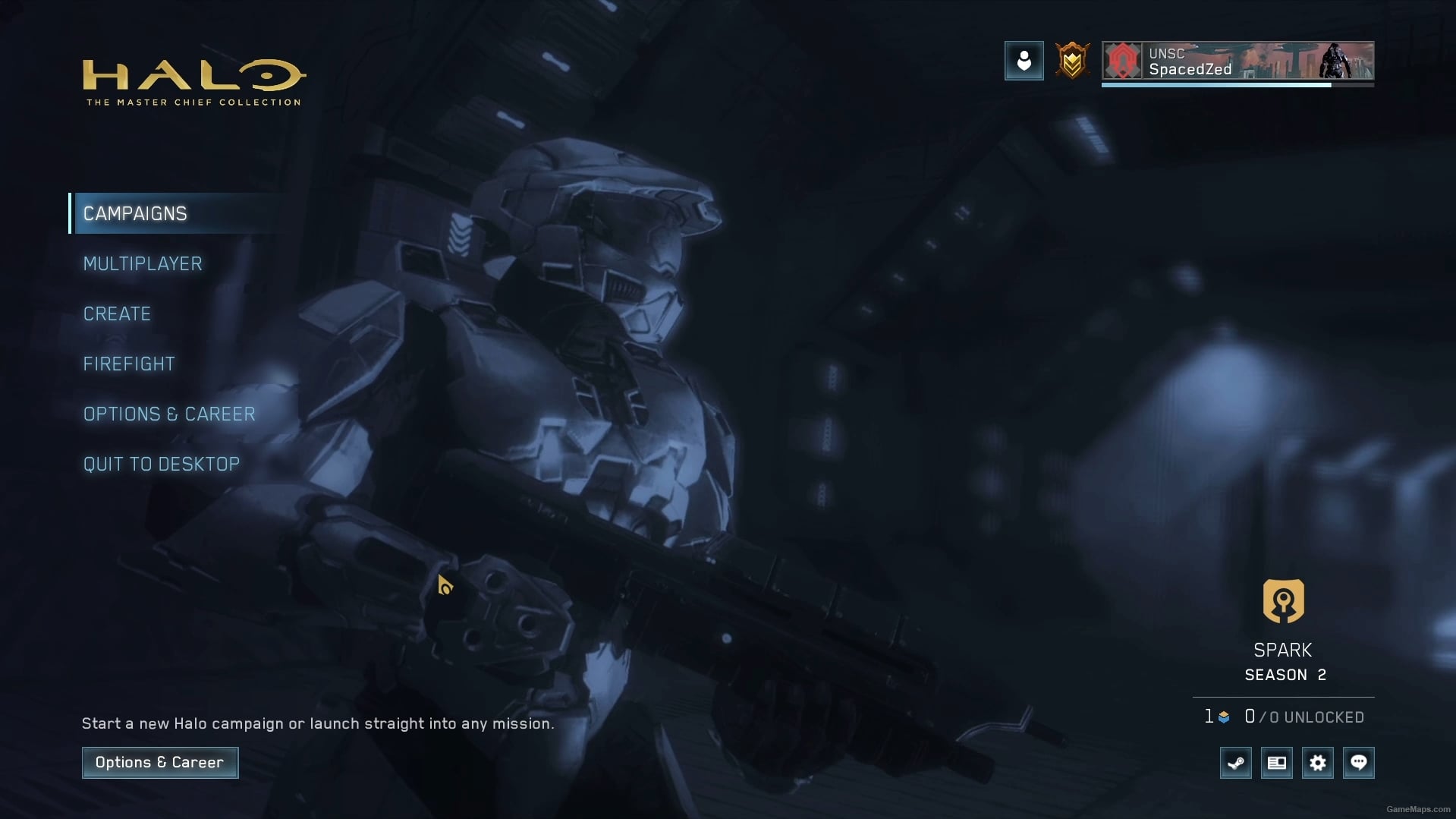The width and height of the screenshot is (1456, 819).
Task: Click the news/message of the day icon
Action: coord(1277,763)
